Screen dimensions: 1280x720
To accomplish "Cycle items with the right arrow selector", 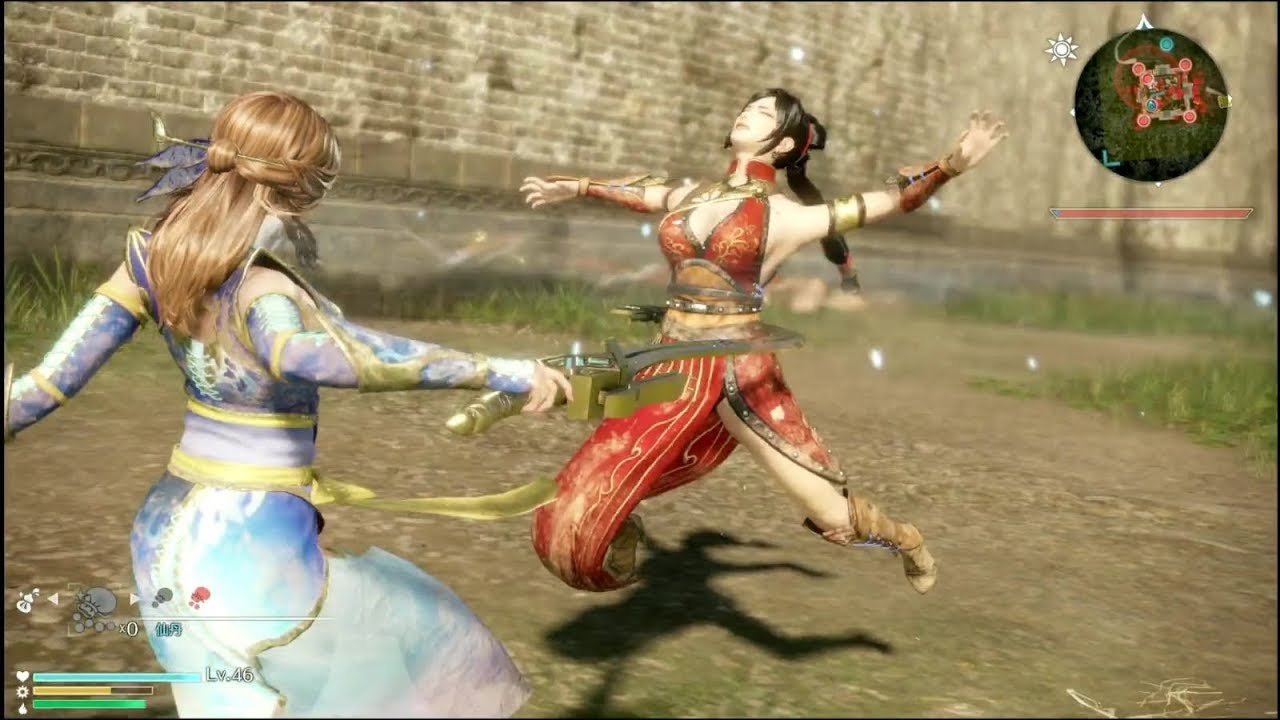I will tap(135, 598).
